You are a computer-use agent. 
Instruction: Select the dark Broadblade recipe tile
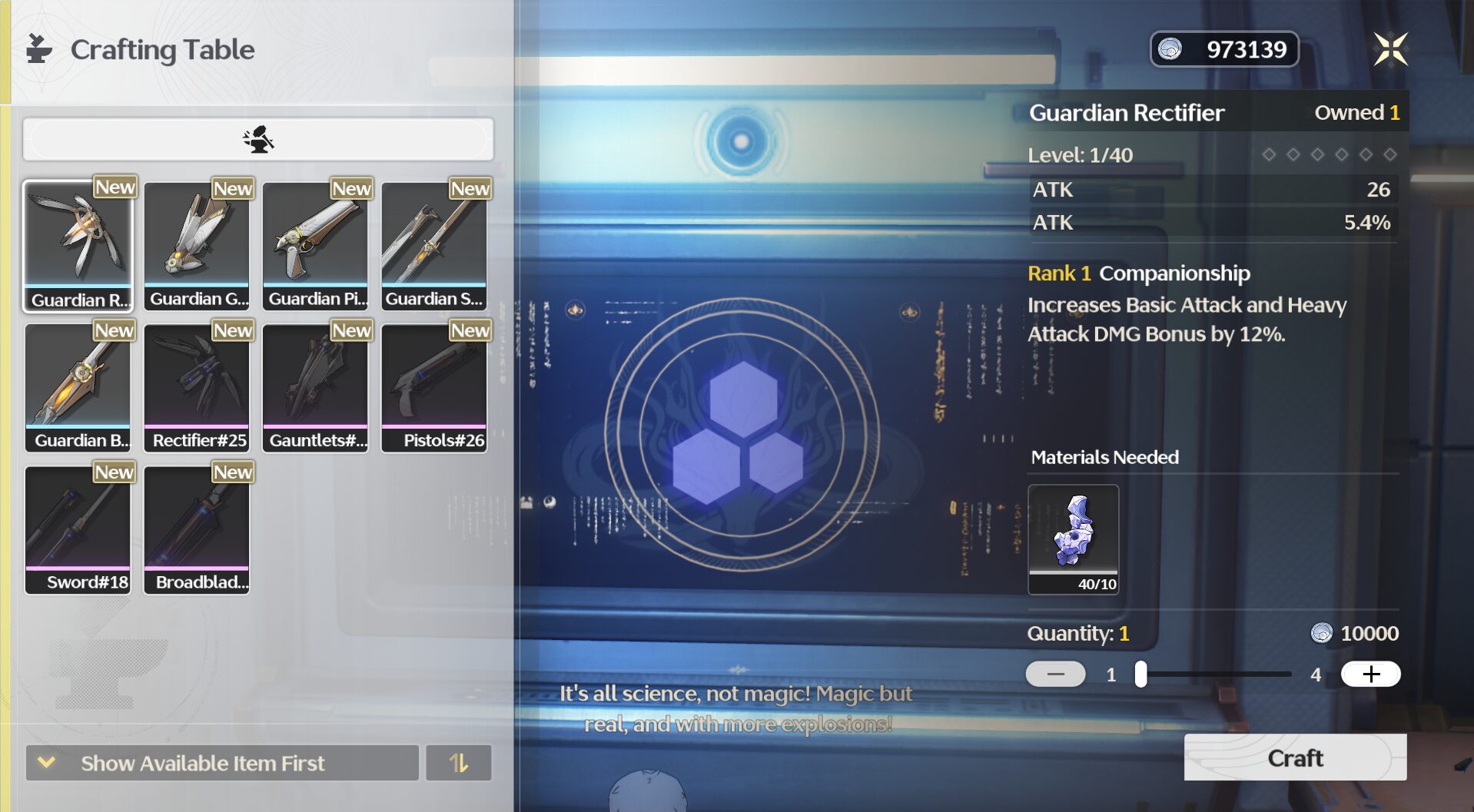(198, 530)
